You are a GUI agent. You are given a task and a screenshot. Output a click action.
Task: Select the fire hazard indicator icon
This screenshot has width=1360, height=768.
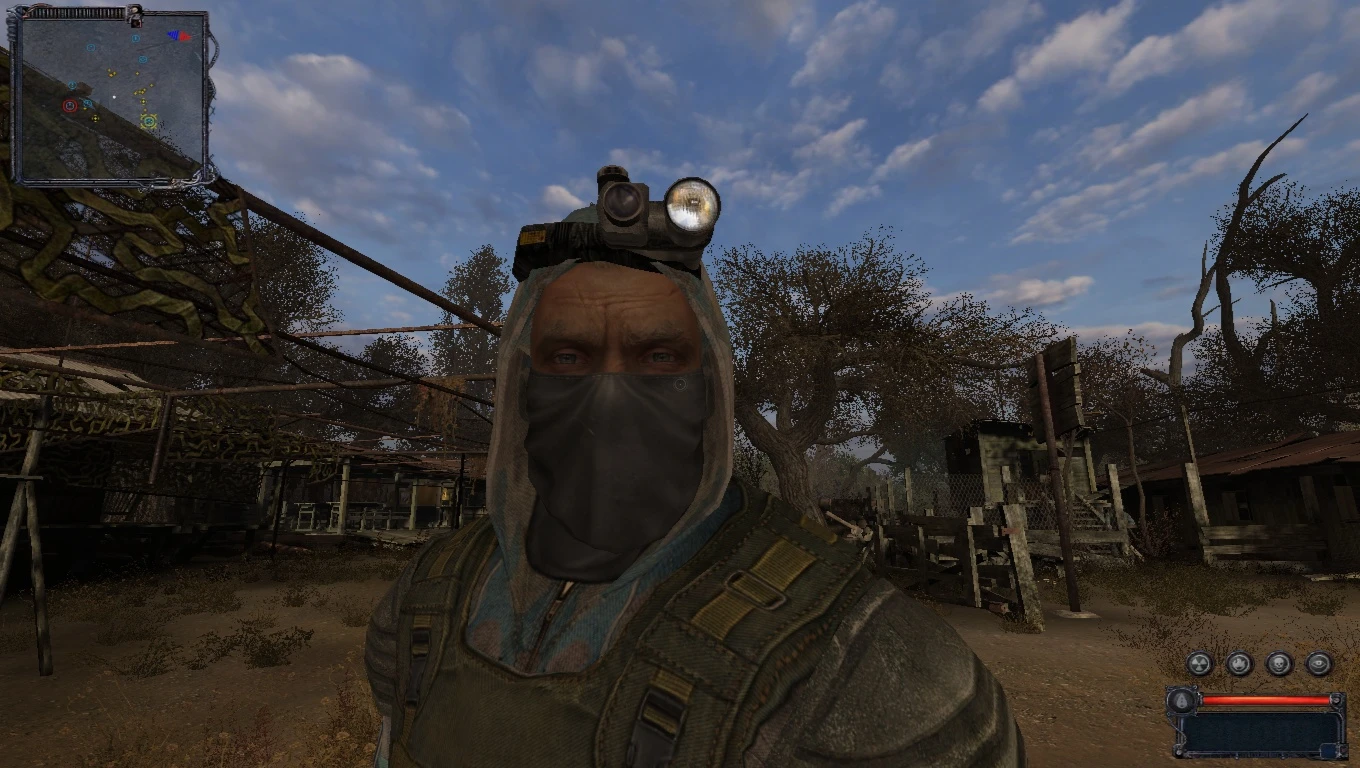click(x=1237, y=662)
